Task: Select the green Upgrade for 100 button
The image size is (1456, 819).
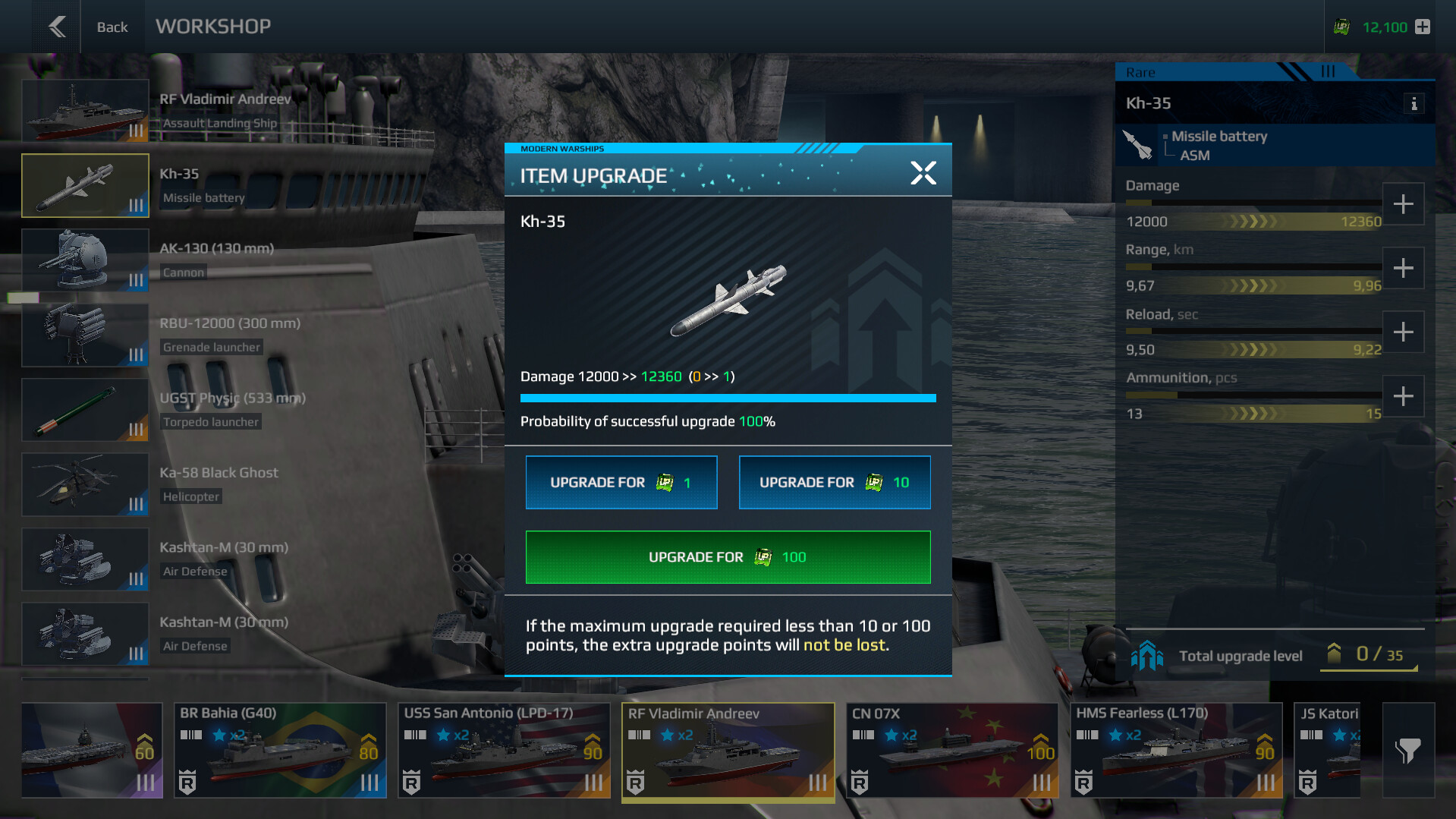Action: [x=728, y=557]
